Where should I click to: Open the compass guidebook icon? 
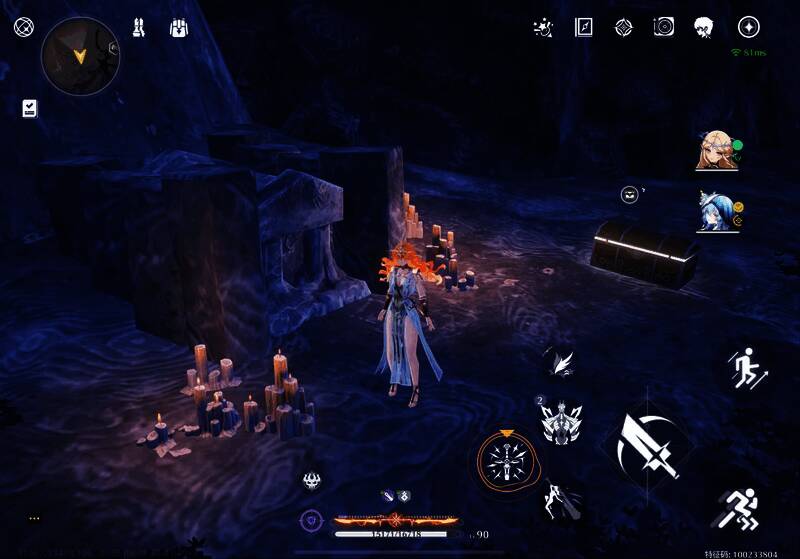point(584,28)
